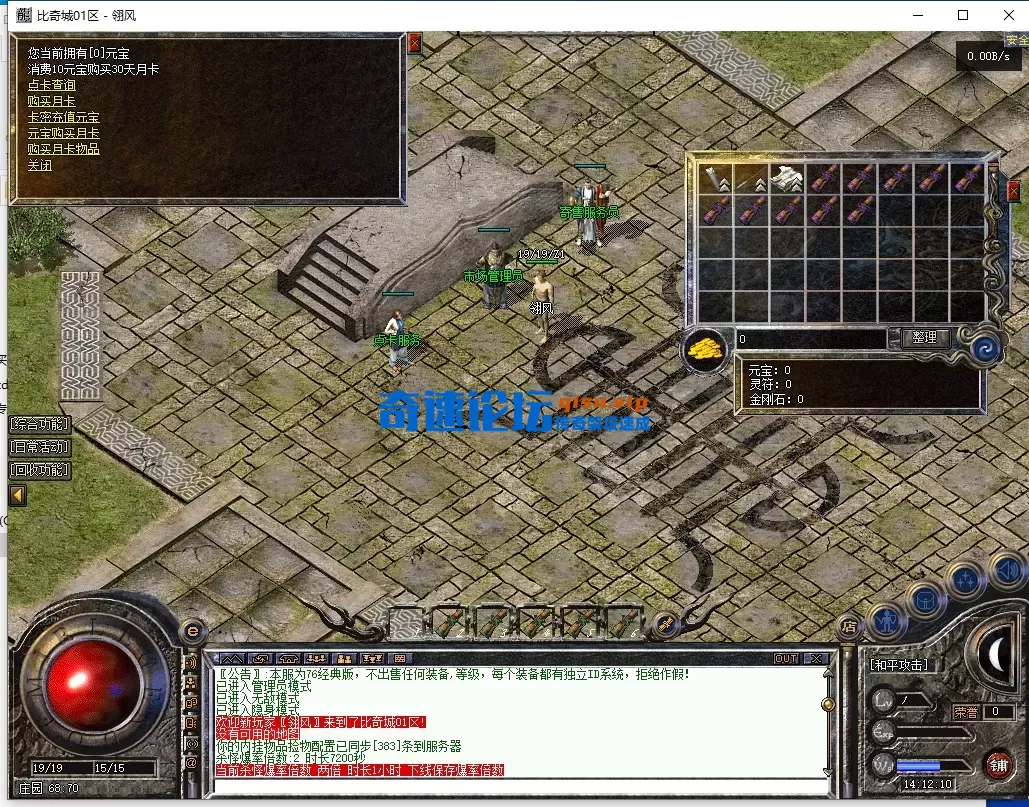Click the gold ingot pile icon
The image size is (1029, 807).
(707, 349)
